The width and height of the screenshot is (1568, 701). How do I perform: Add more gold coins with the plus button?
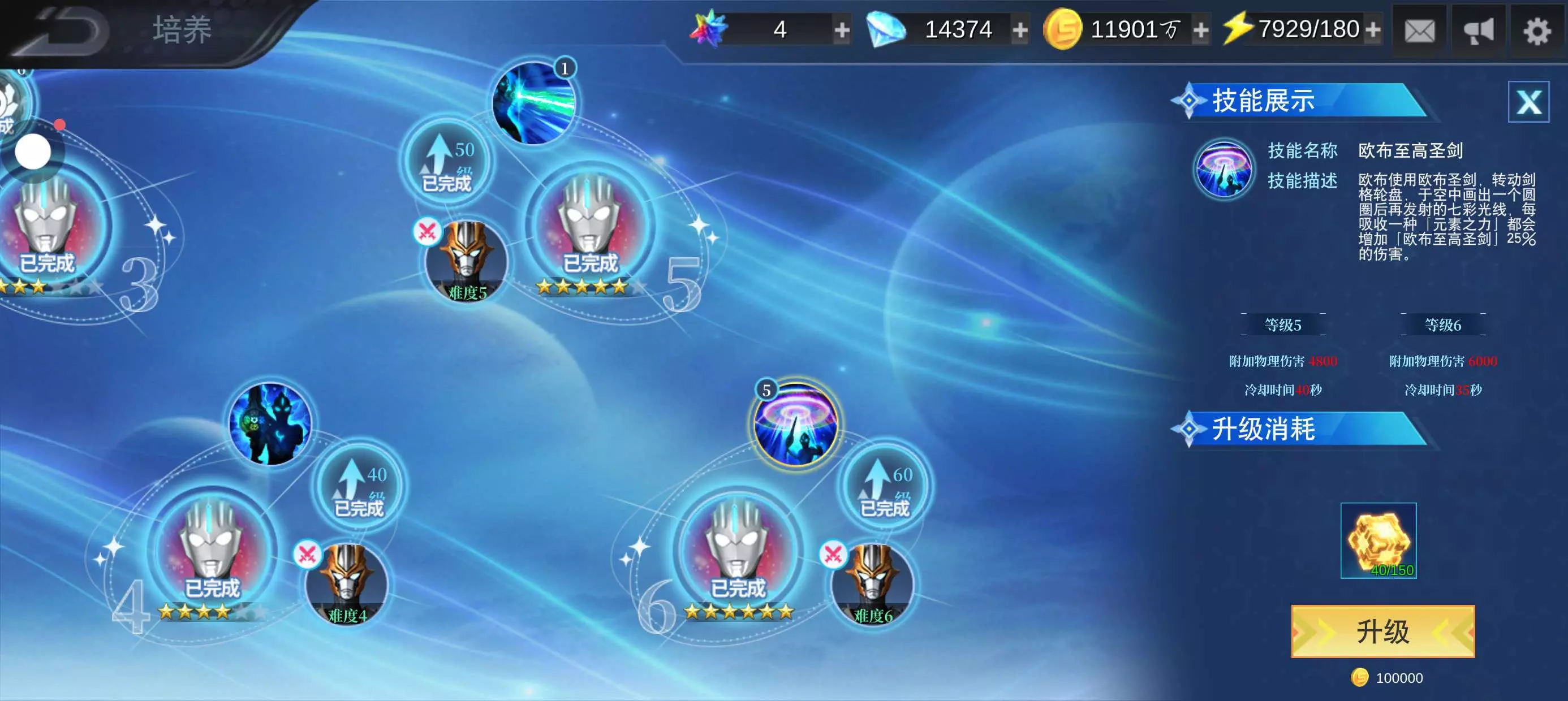[x=1201, y=30]
